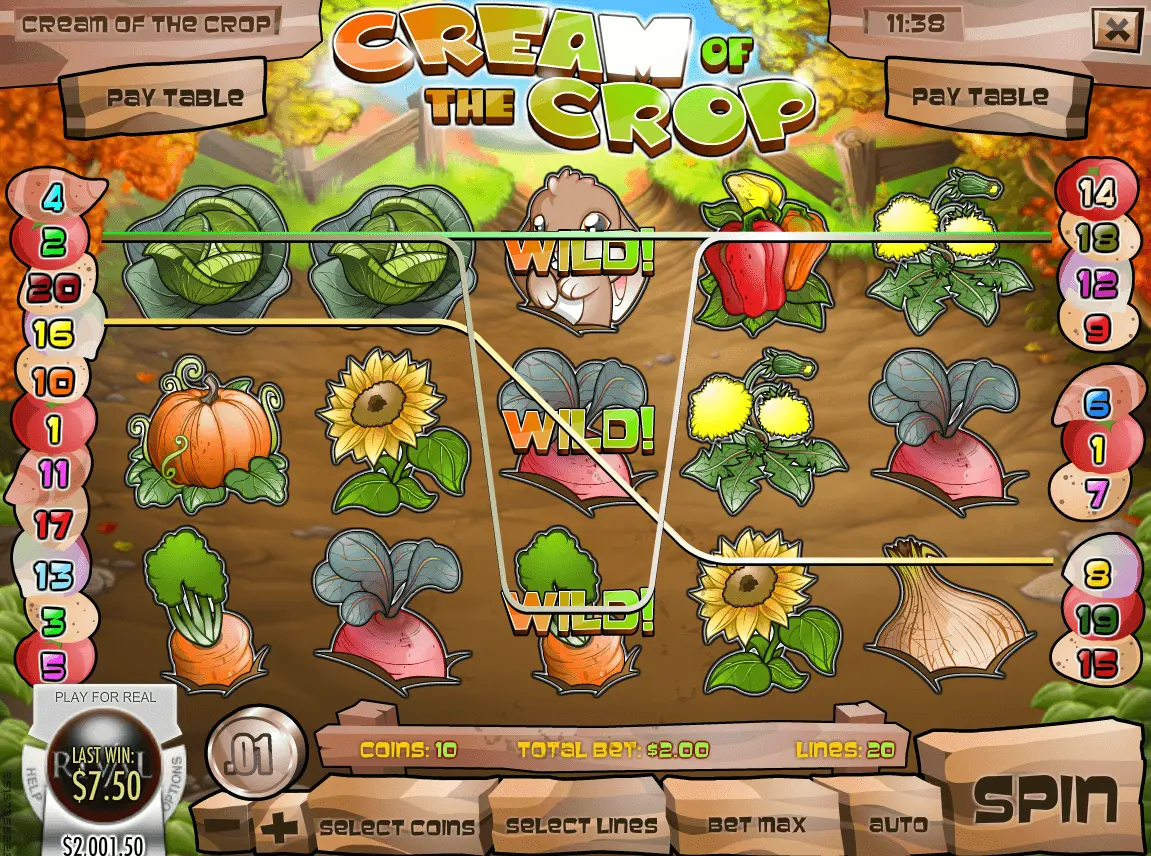
Task: Choose Play For Real
Action: pyautogui.click(x=105, y=697)
